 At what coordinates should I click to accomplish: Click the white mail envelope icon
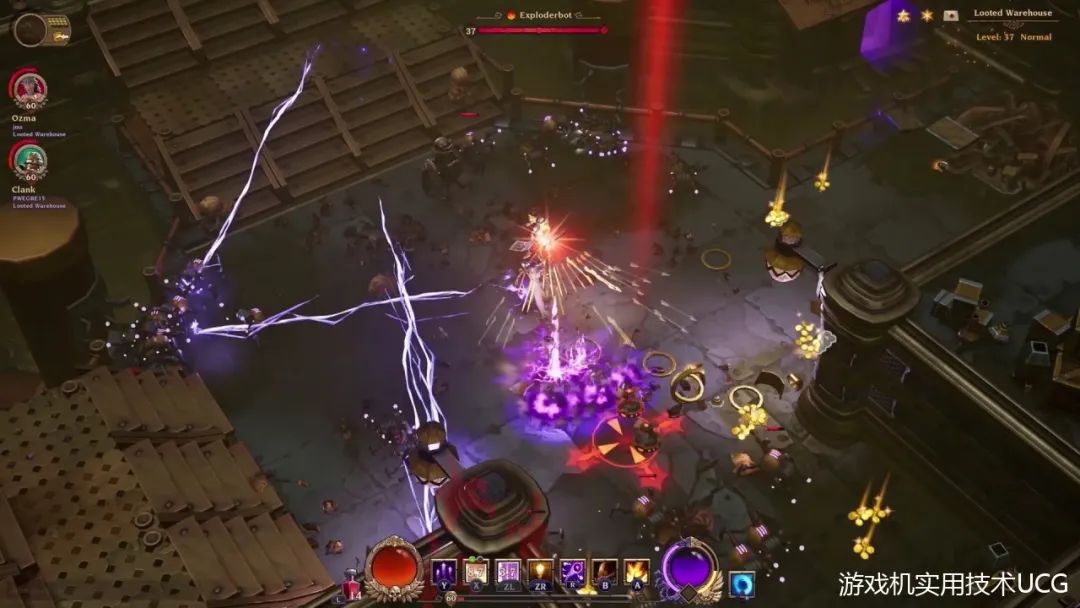[950, 16]
